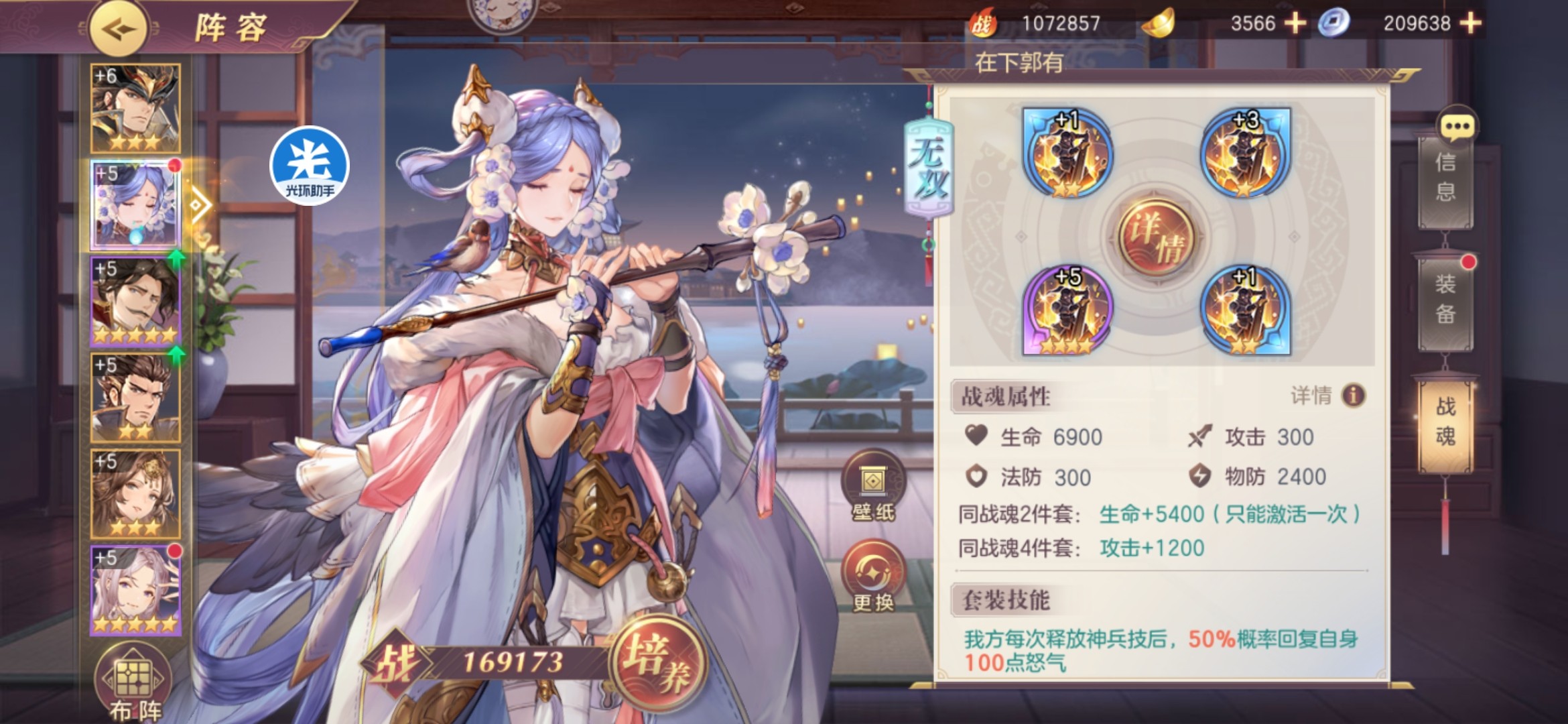Expand the hero list arrow
This screenshot has height=724, width=1568.
199,205
